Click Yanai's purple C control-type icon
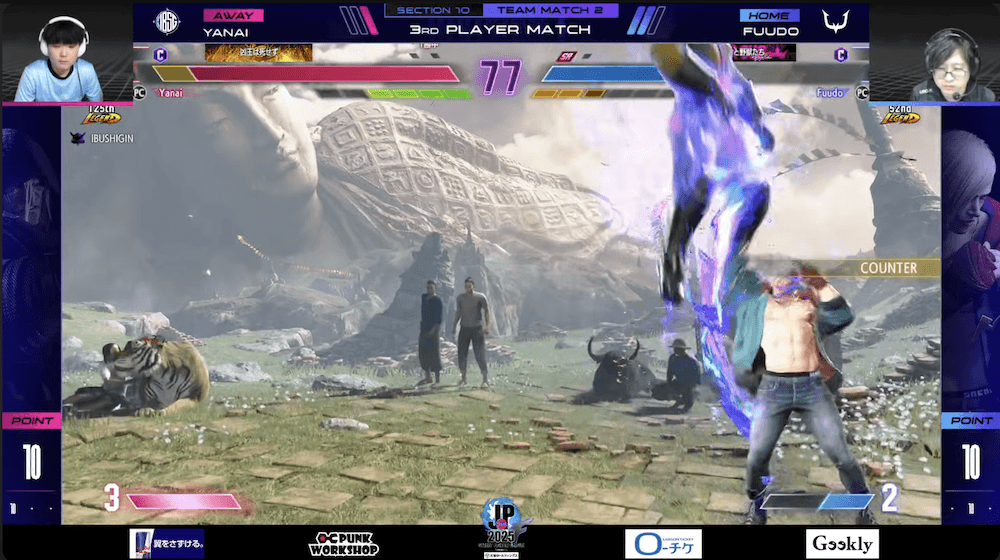Viewport: 1000px width, 560px height. pos(161,55)
